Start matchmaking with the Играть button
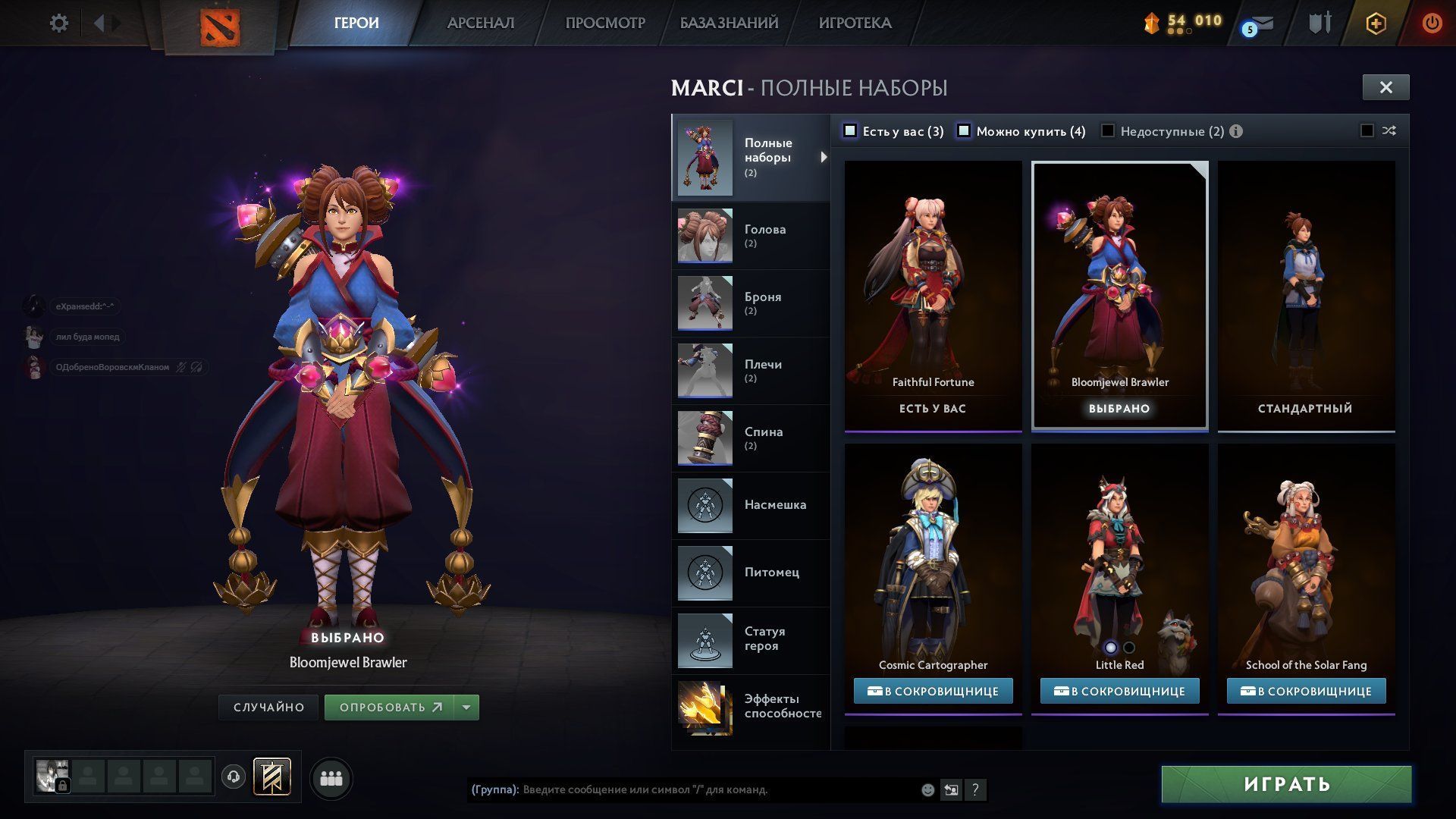The height and width of the screenshot is (819, 1456). click(1286, 784)
